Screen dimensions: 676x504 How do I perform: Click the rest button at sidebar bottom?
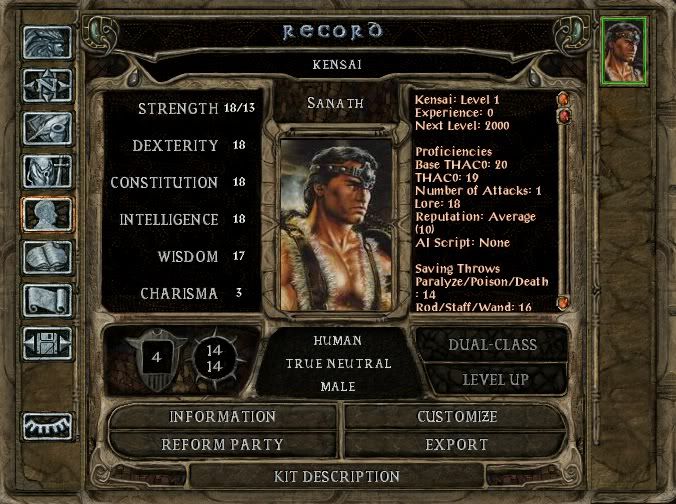pos(47,425)
